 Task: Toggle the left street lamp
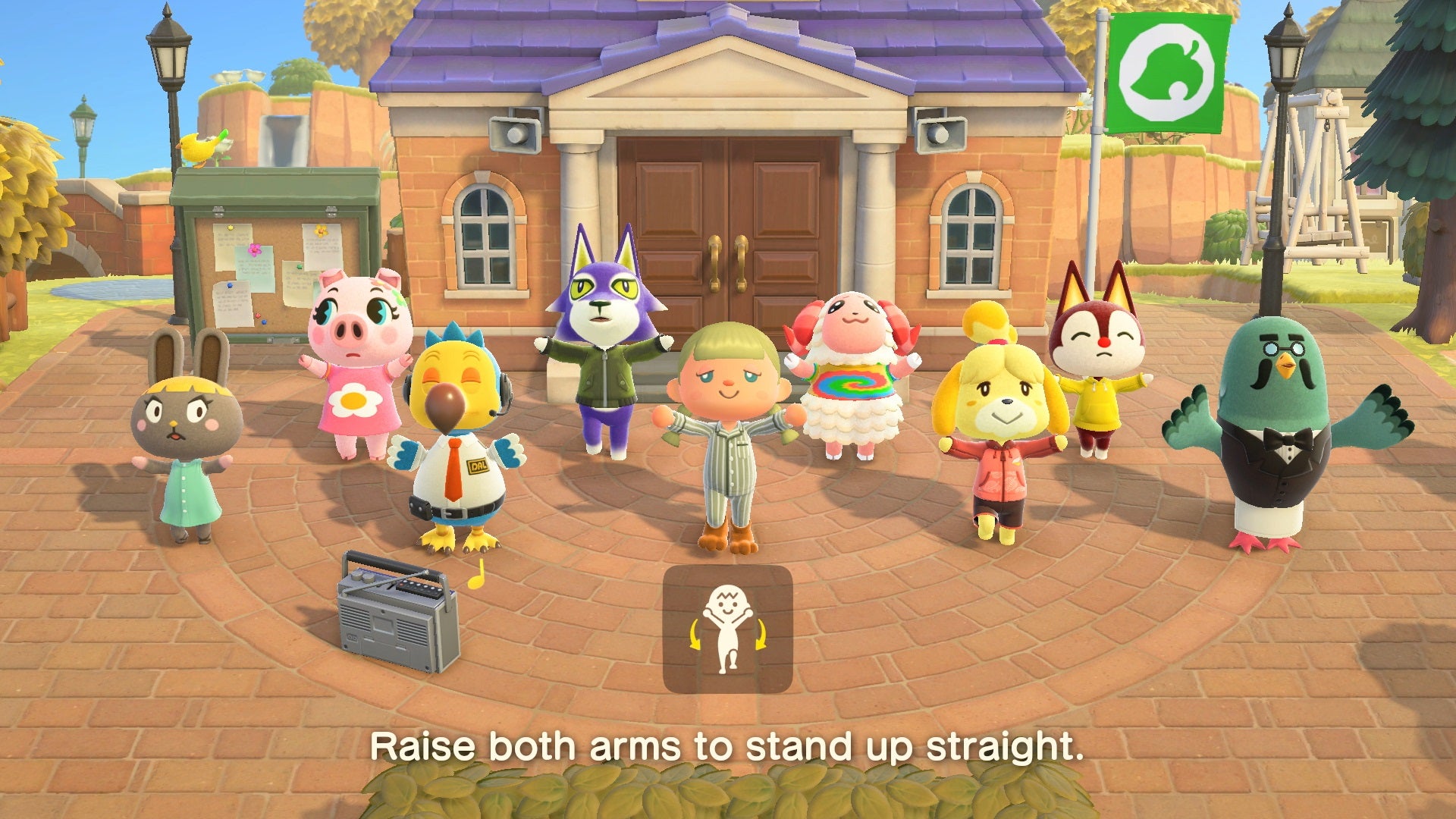(x=168, y=45)
